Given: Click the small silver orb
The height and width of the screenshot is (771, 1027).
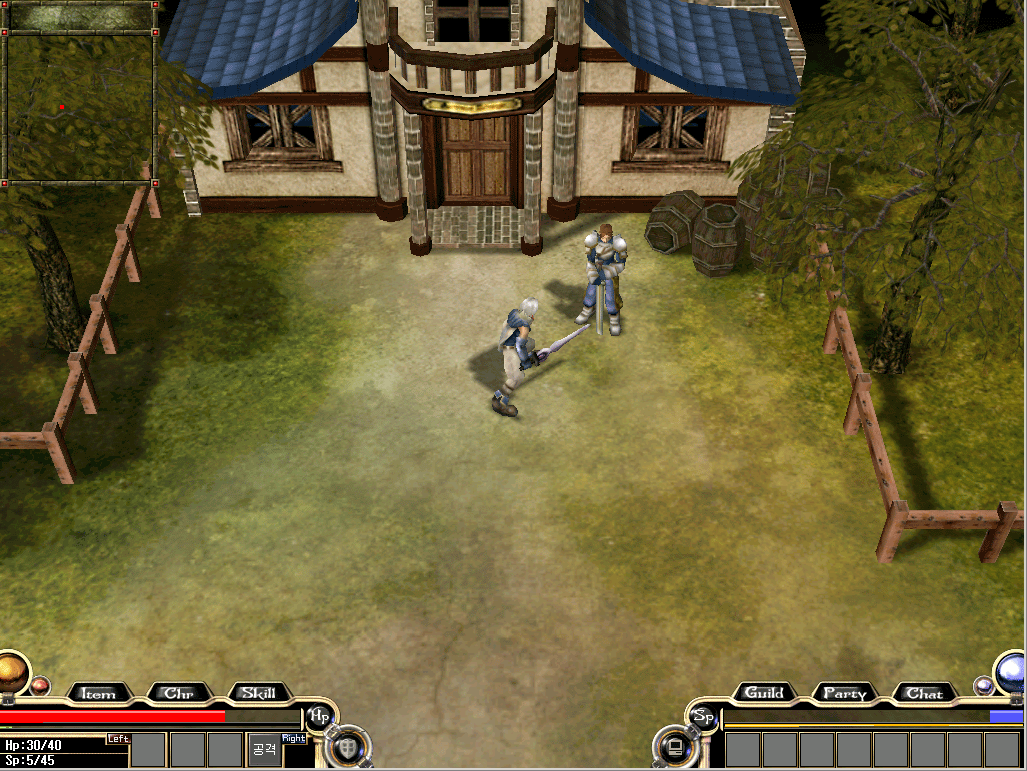Looking at the screenshot, I should coord(984,685).
